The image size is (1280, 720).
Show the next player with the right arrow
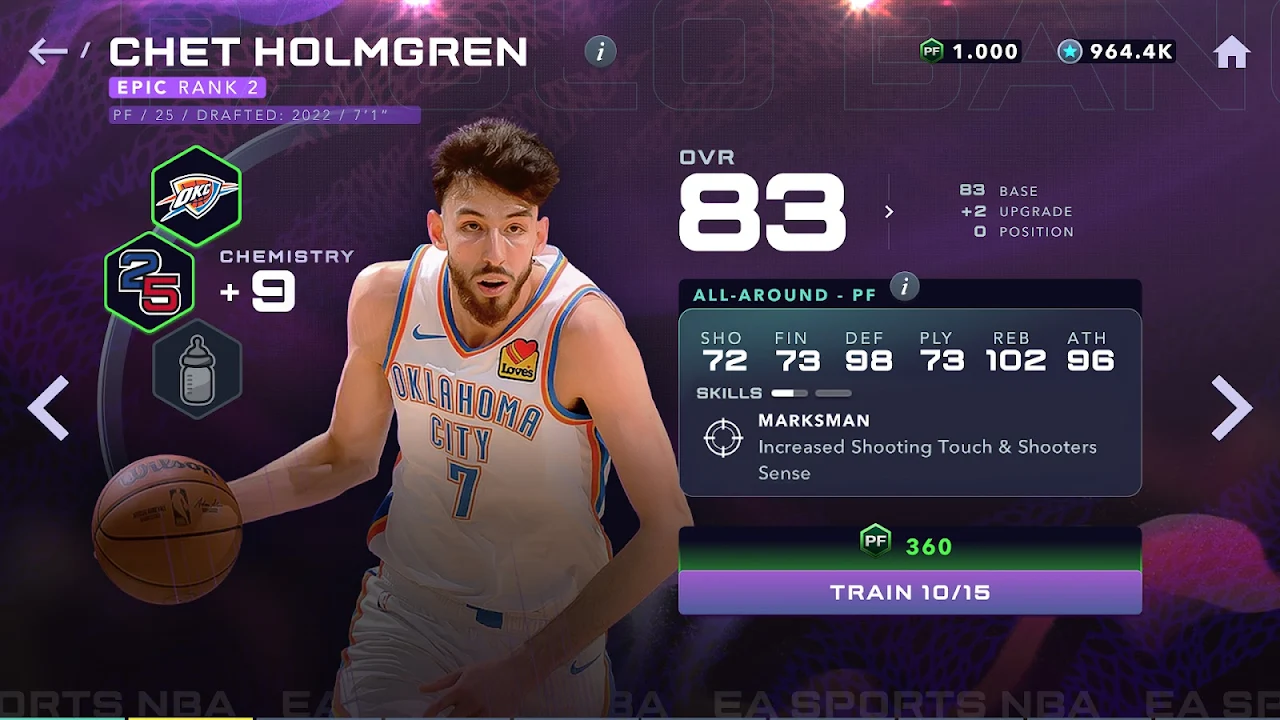tap(1231, 407)
